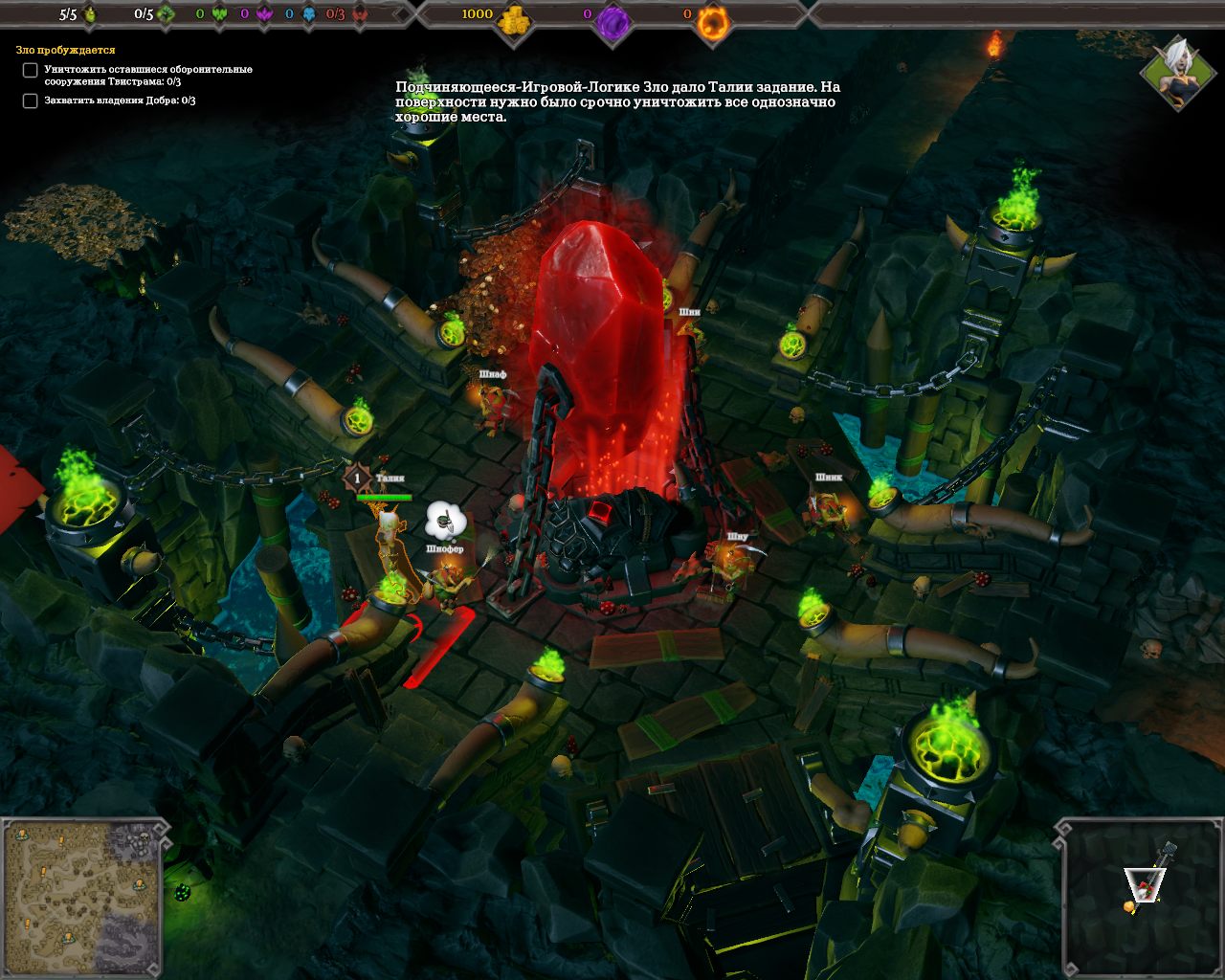This screenshot has width=1225, height=980.
Task: Select the Twistram defenses objective
Action: [147, 76]
